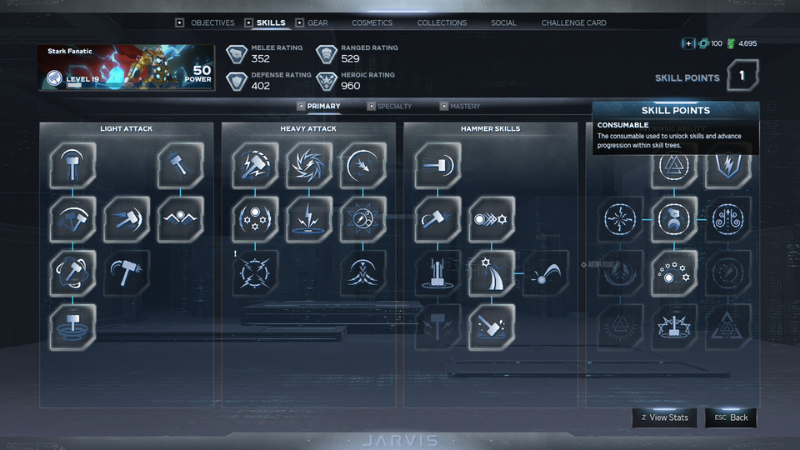This screenshot has width=800, height=450.
Task: Switch to the Gear tab
Action: pyautogui.click(x=317, y=23)
